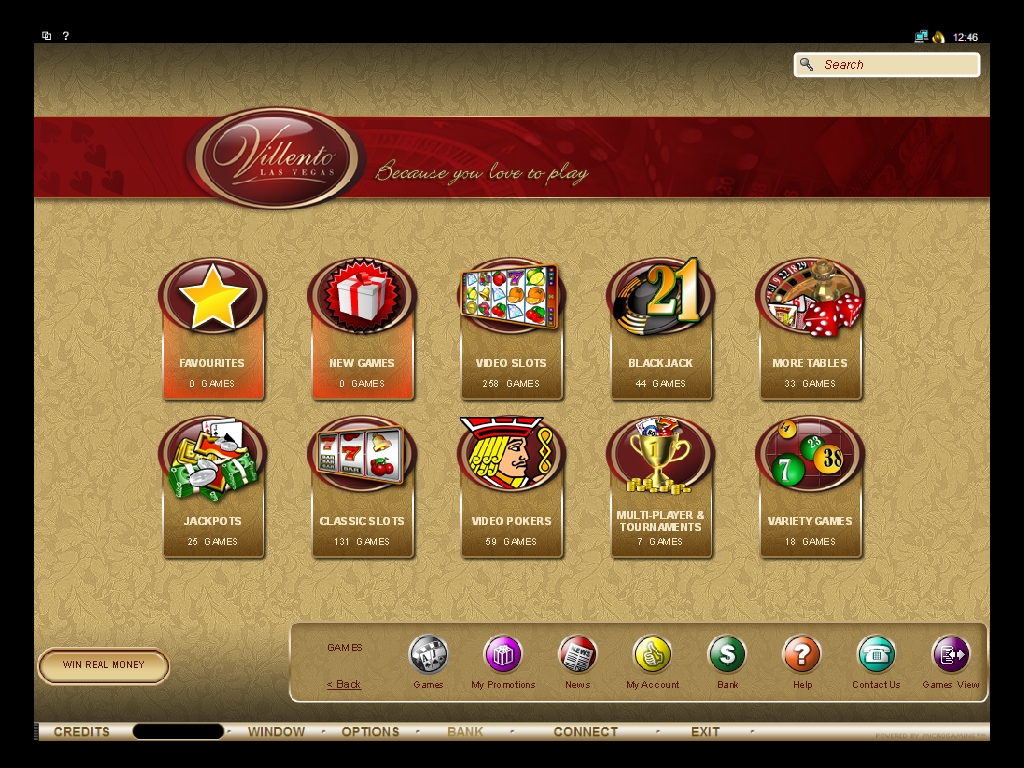Open Multi-Player & Tournaments games

660,488
